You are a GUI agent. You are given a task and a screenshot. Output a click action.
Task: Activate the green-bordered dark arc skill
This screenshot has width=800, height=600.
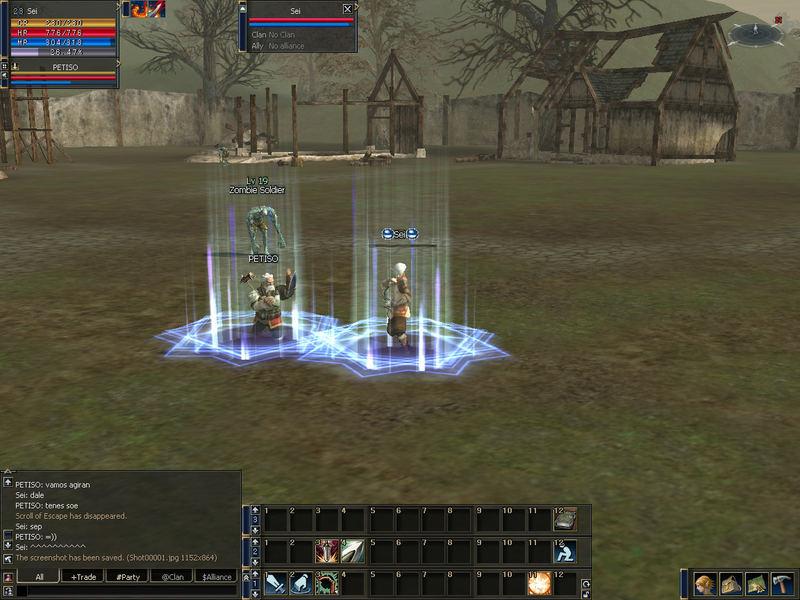327,583
